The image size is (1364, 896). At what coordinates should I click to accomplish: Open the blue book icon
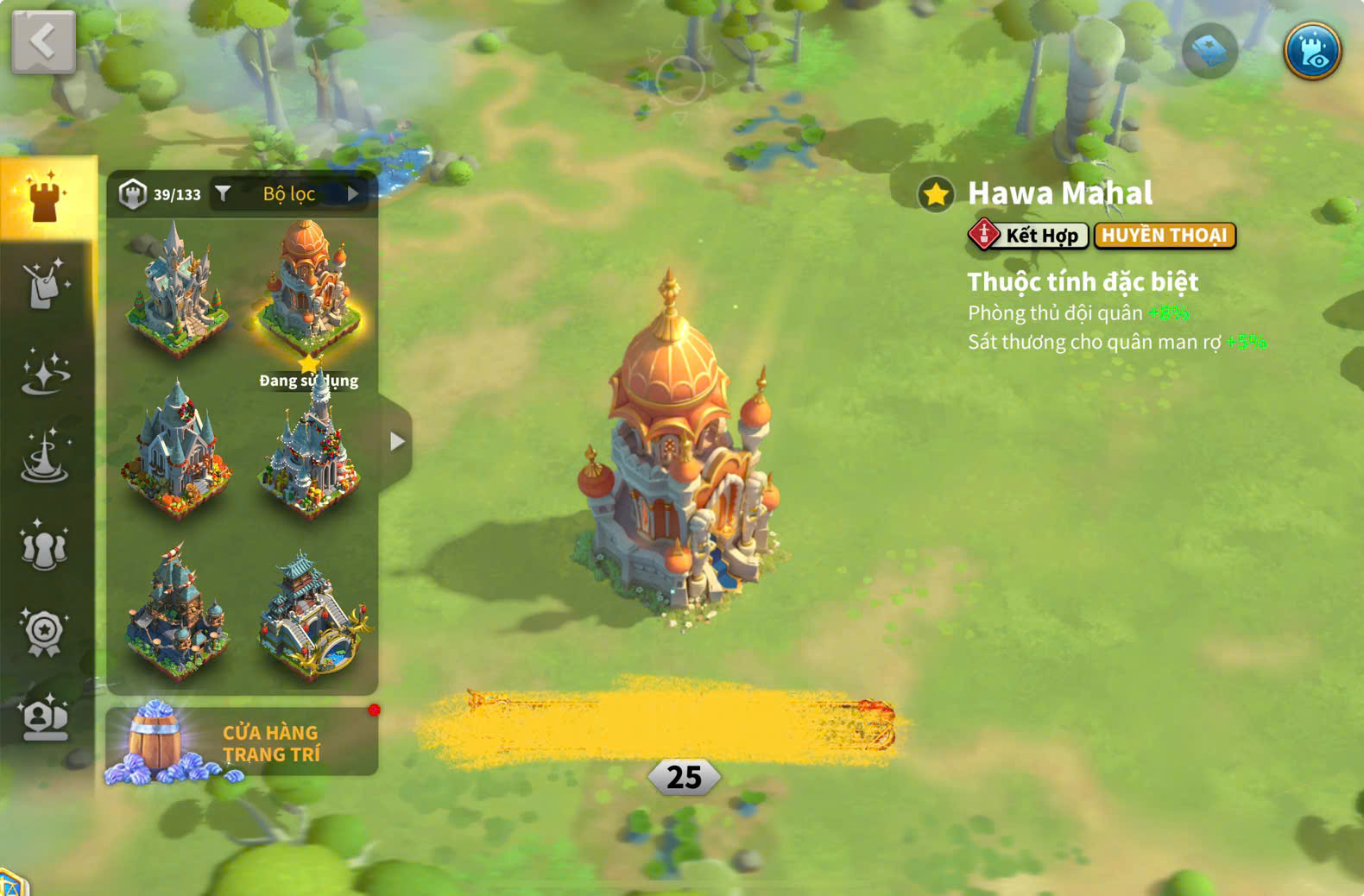1209,51
